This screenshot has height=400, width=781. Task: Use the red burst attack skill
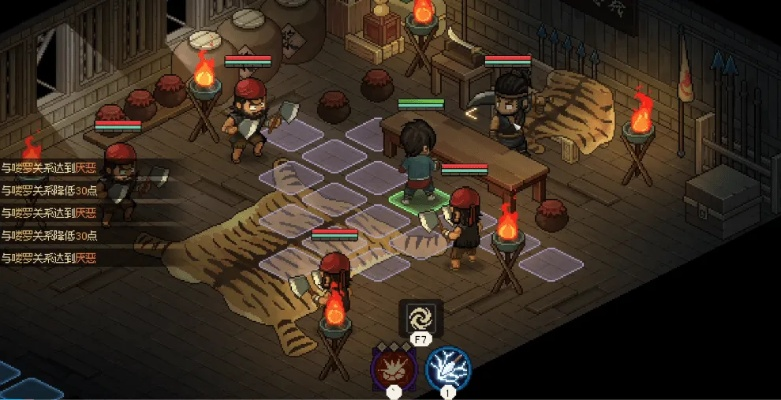click(x=392, y=366)
